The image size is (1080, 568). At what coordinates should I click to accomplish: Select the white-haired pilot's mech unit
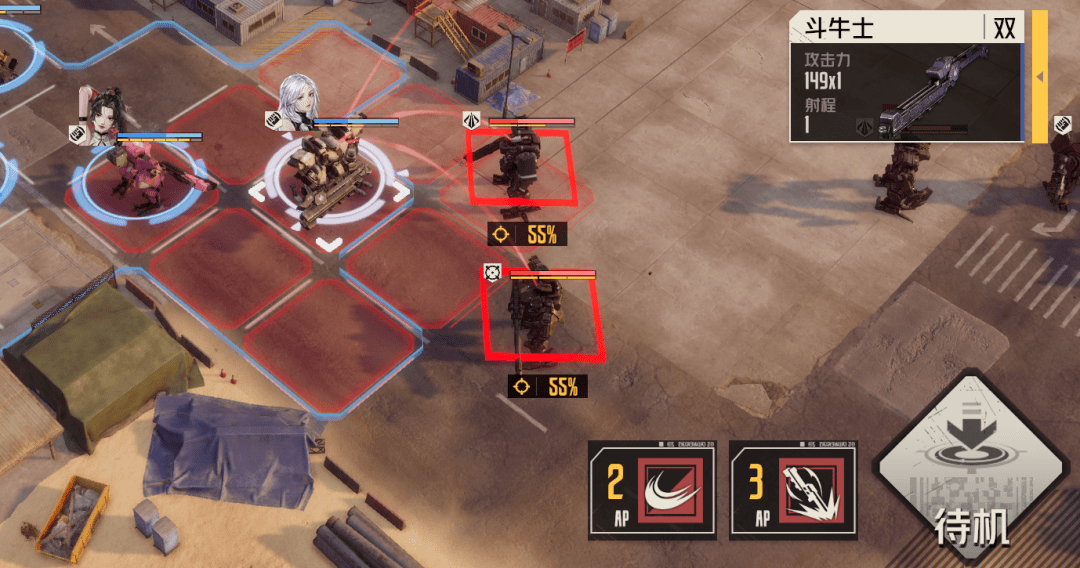329,183
